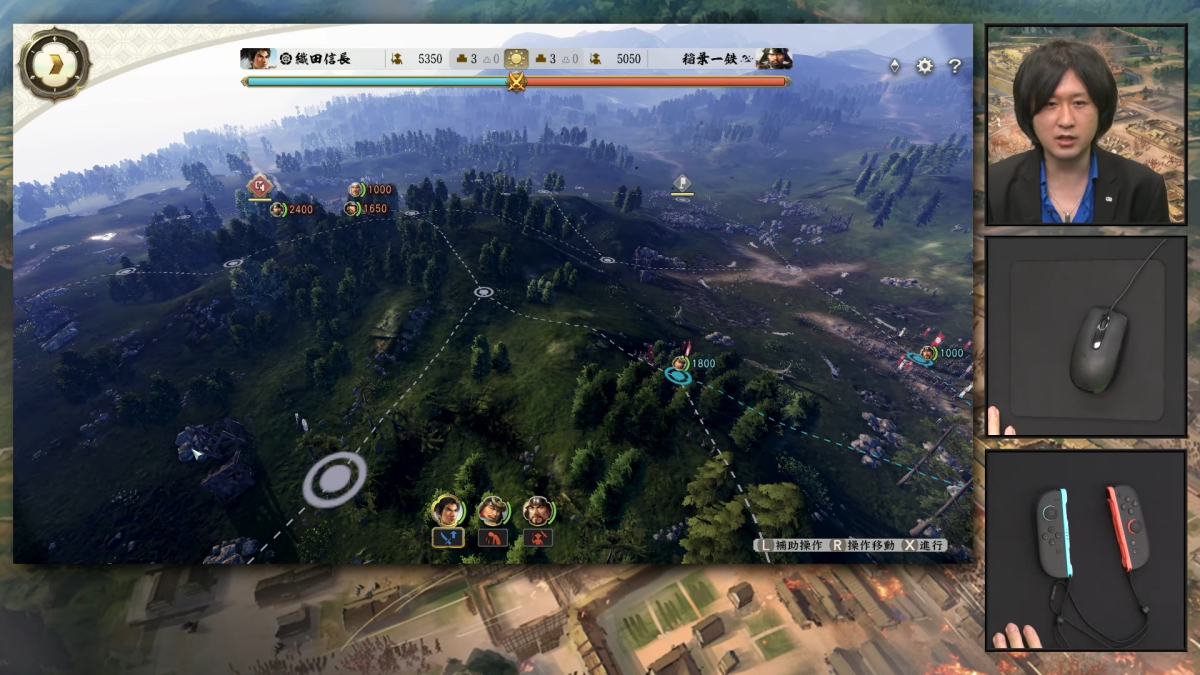1200x675 pixels.
Task: Click the diamond compass icon beside the gear
Action: 894,66
